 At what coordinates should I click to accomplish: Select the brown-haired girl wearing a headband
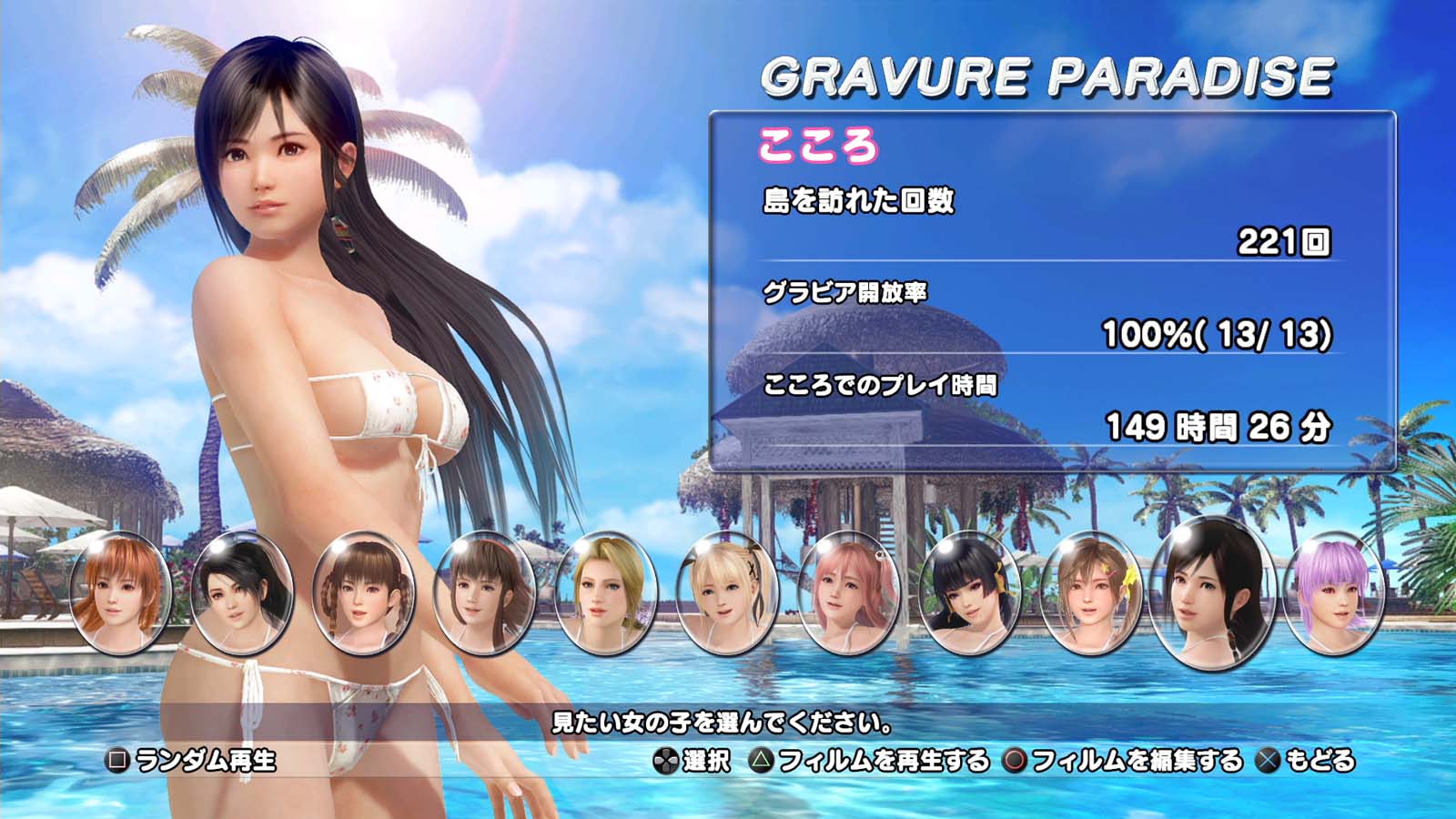pyautogui.click(x=484, y=593)
